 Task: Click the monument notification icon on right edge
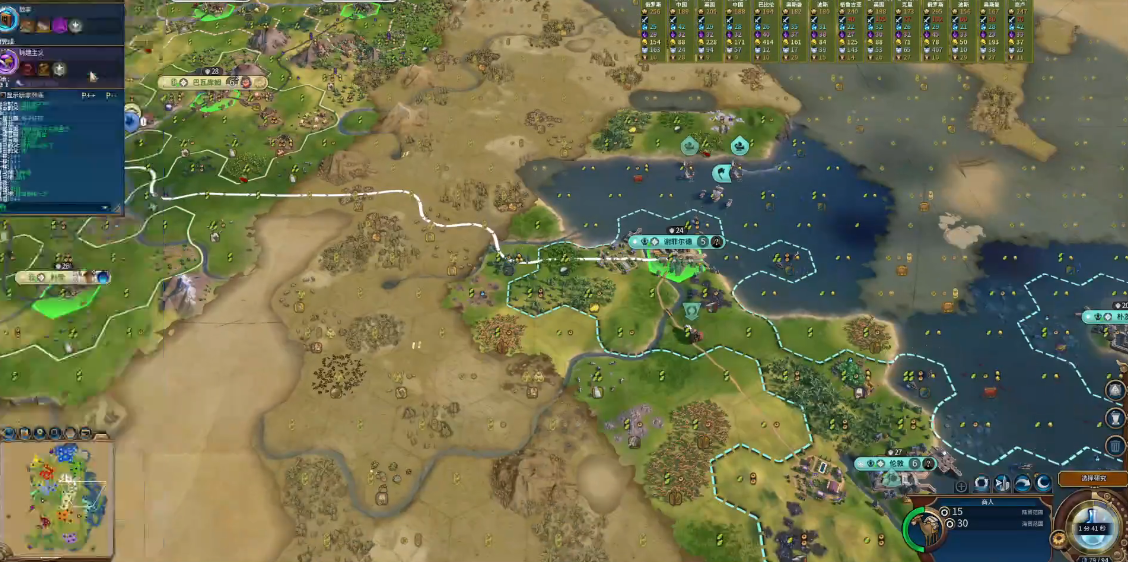coord(1116,390)
